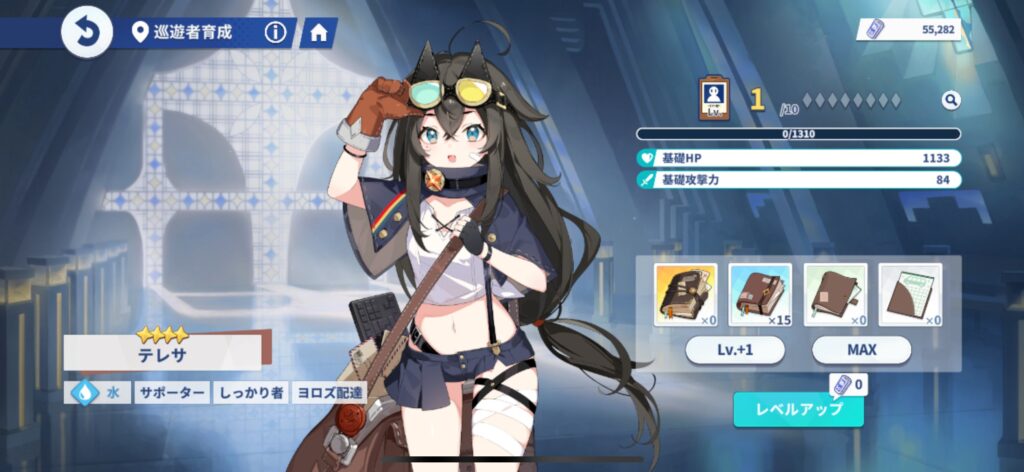This screenshot has height=472, width=1024.
Task: Select the golden experience book item
Action: (685, 295)
